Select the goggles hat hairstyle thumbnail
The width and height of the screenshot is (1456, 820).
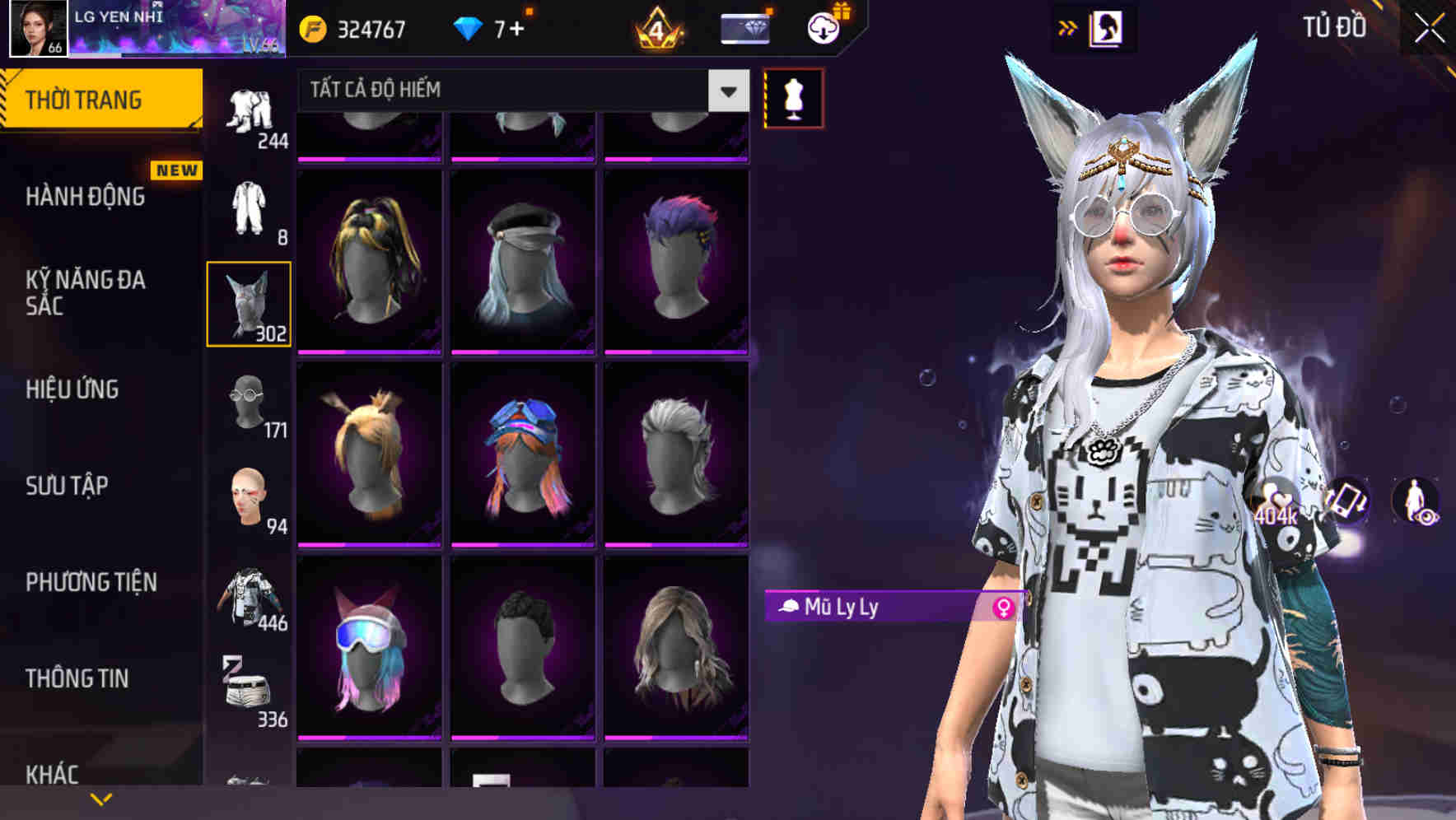point(368,650)
